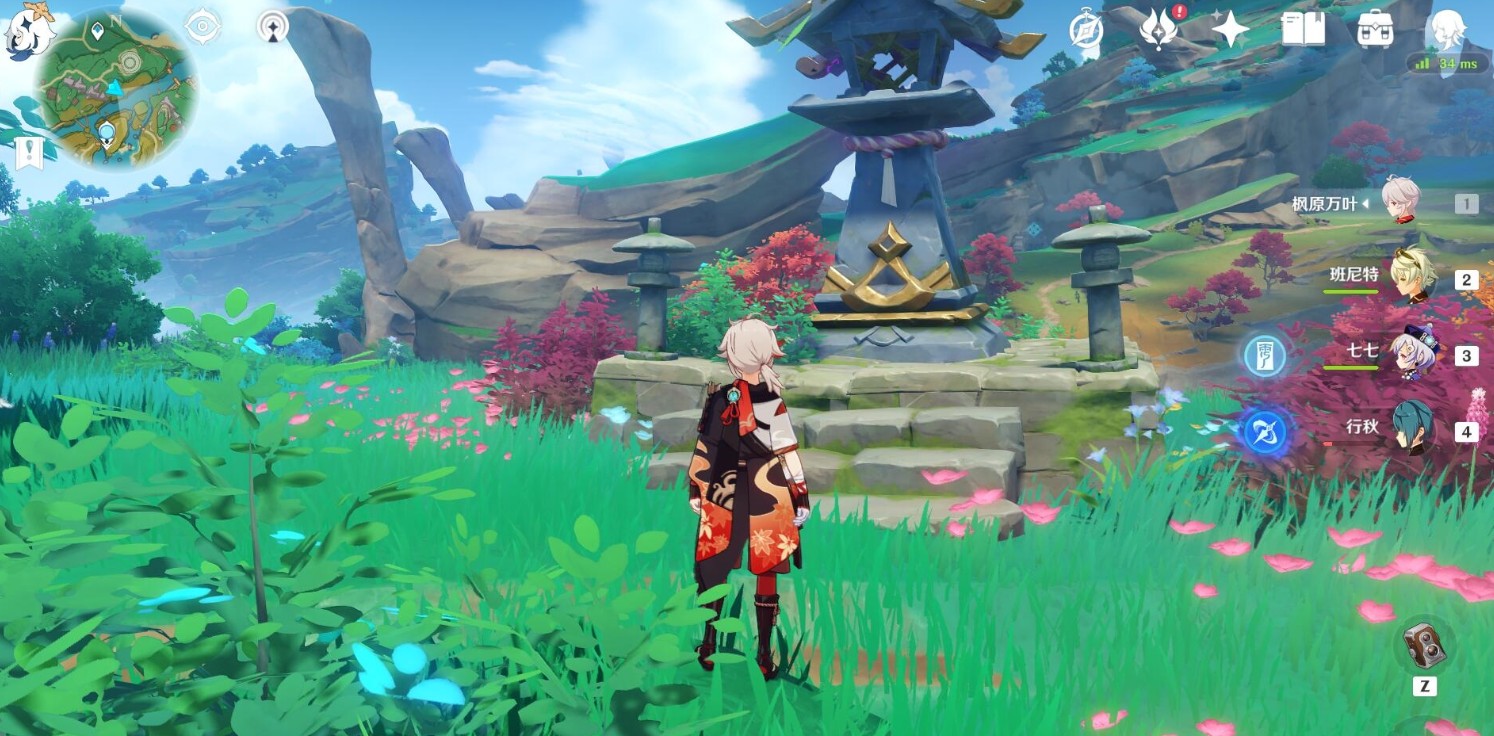
Task: Switch to party member 班尼特
Action: pos(1413,276)
